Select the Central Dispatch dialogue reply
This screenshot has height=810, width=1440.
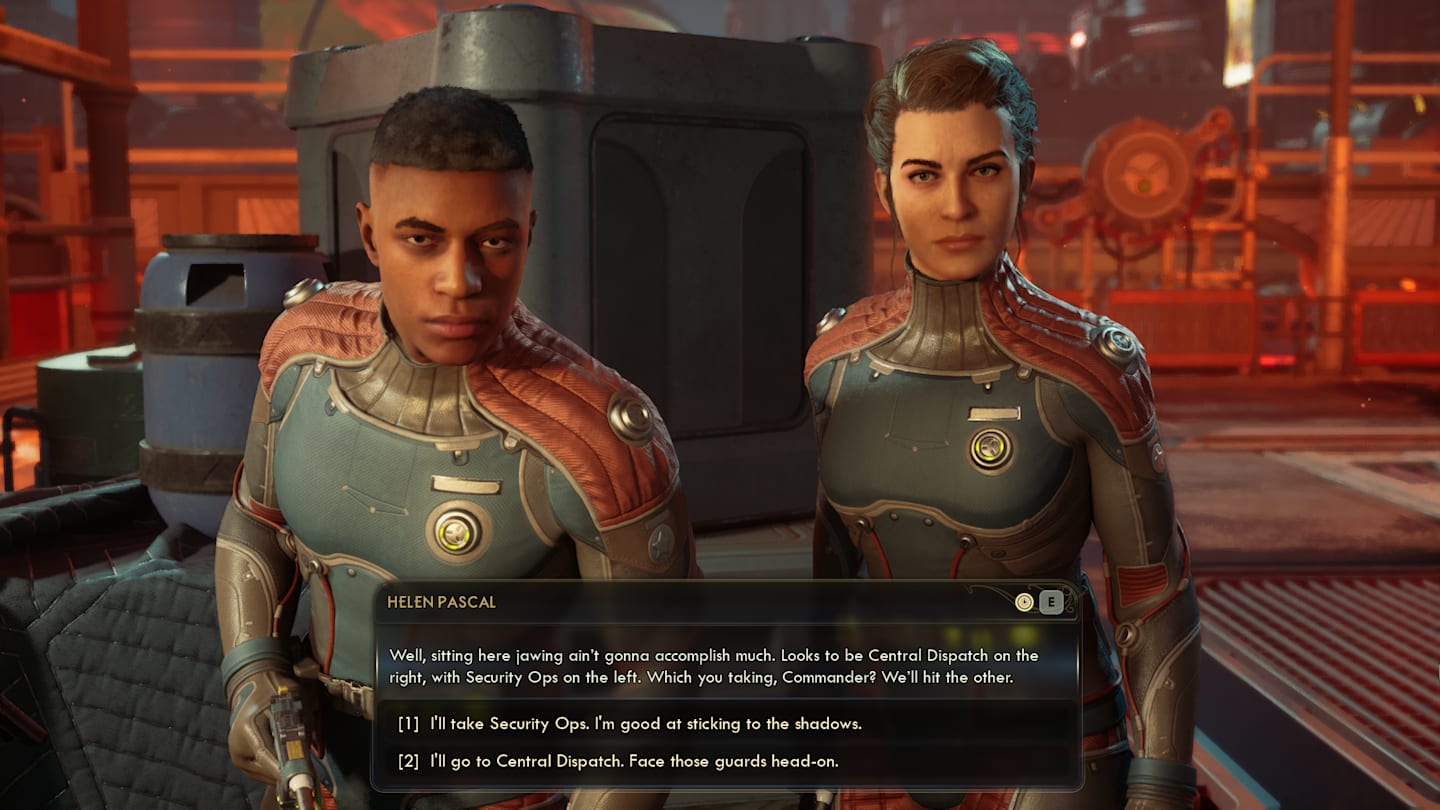pyautogui.click(x=633, y=761)
